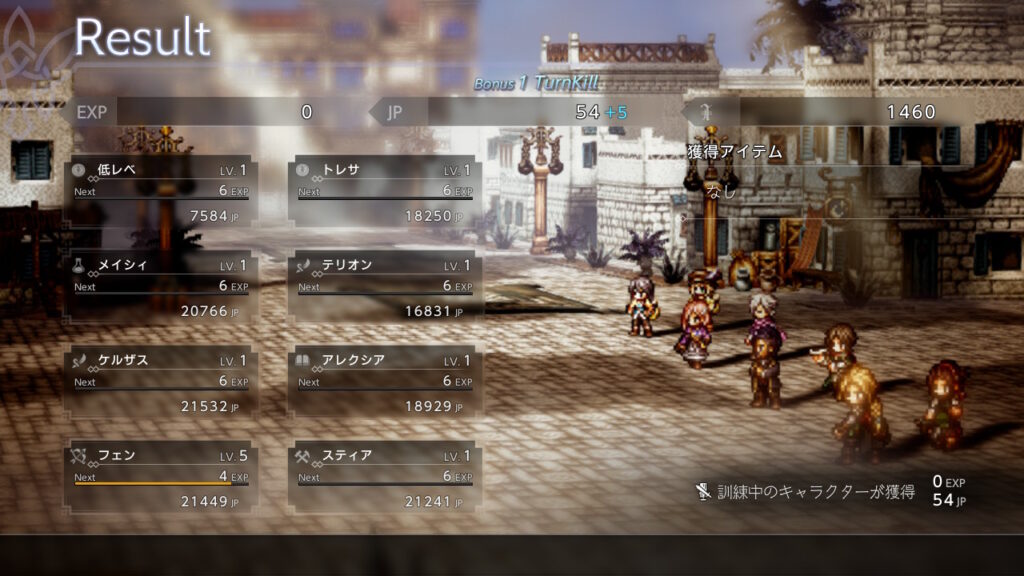Select the 低レベ character result panel

pos(161,191)
